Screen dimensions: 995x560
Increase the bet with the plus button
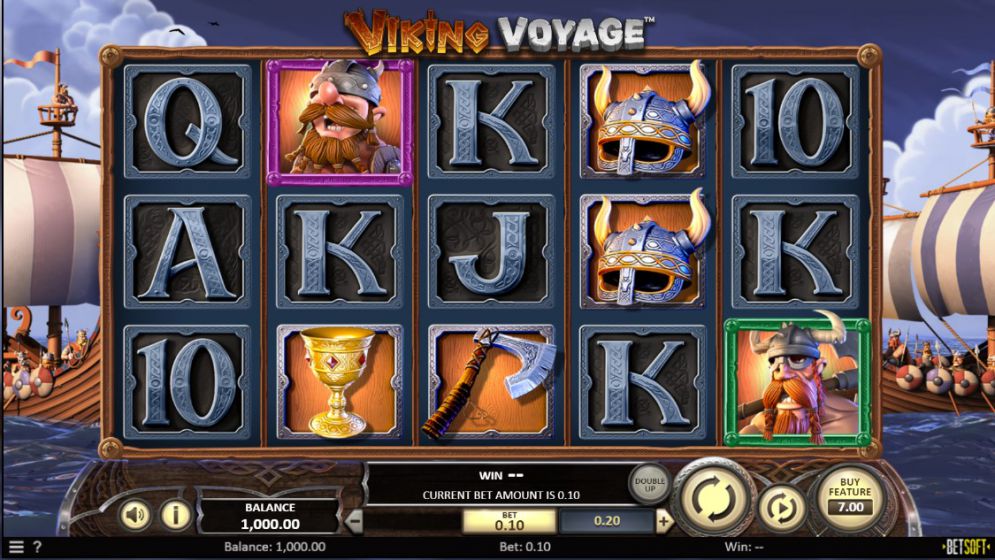664,521
